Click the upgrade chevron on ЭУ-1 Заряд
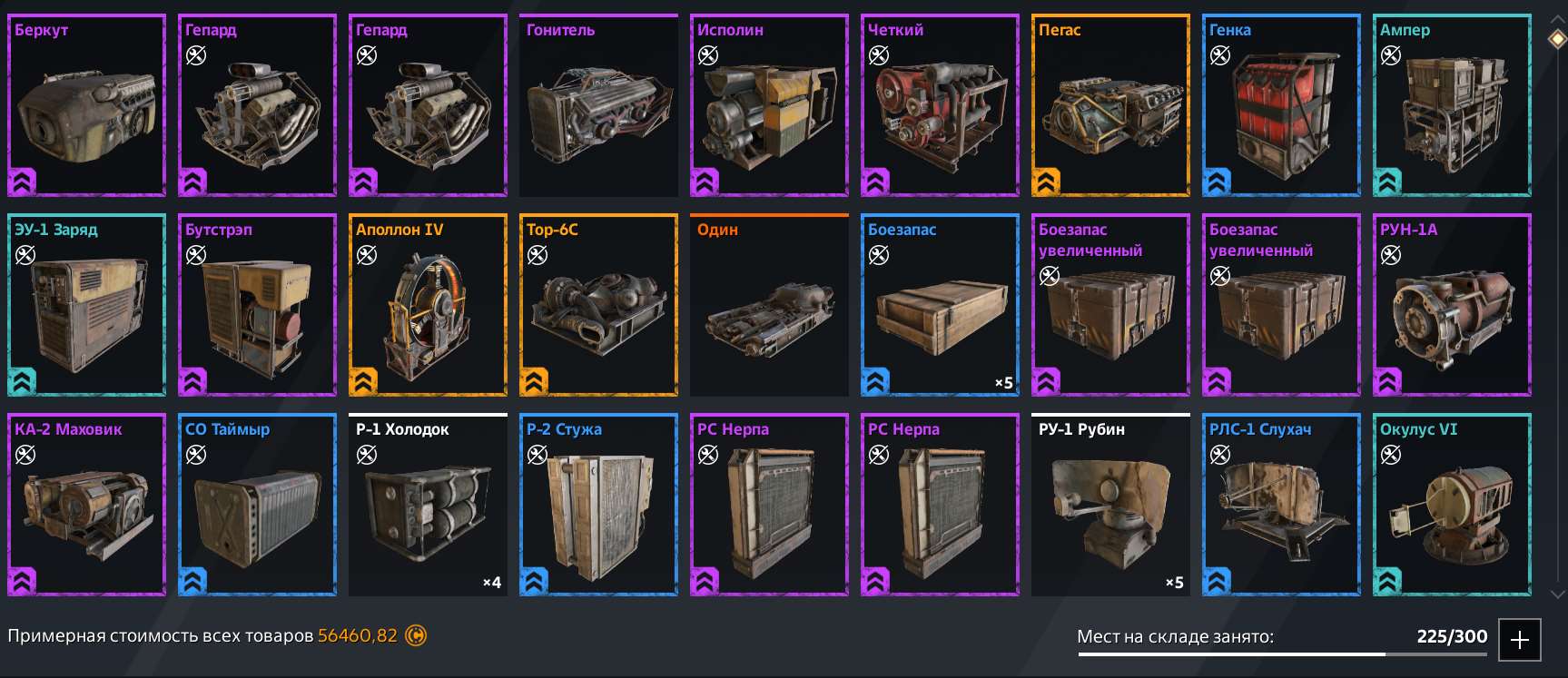This screenshot has height=678, width=1568. 22,381
